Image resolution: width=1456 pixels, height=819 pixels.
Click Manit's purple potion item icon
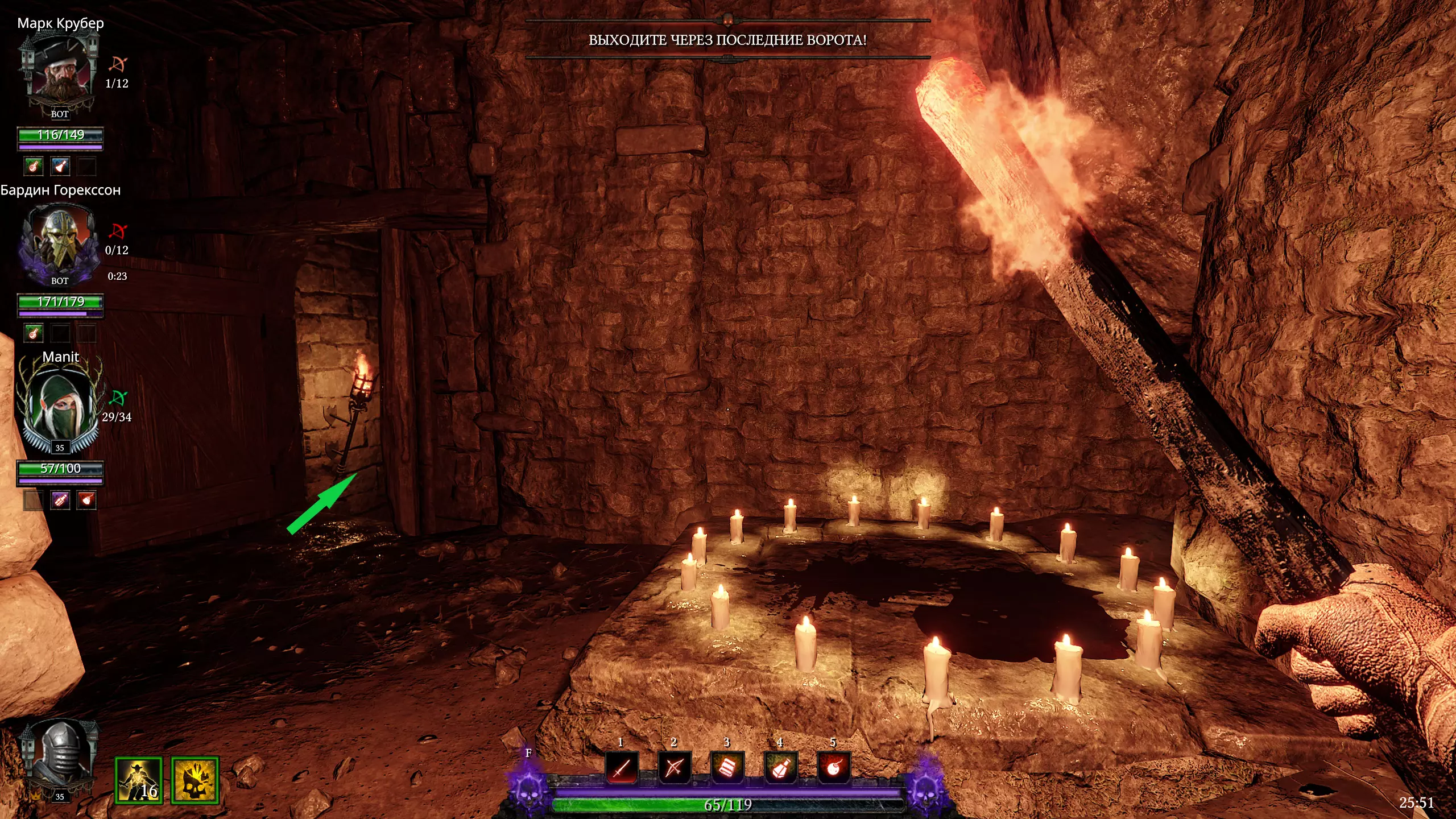click(60, 500)
